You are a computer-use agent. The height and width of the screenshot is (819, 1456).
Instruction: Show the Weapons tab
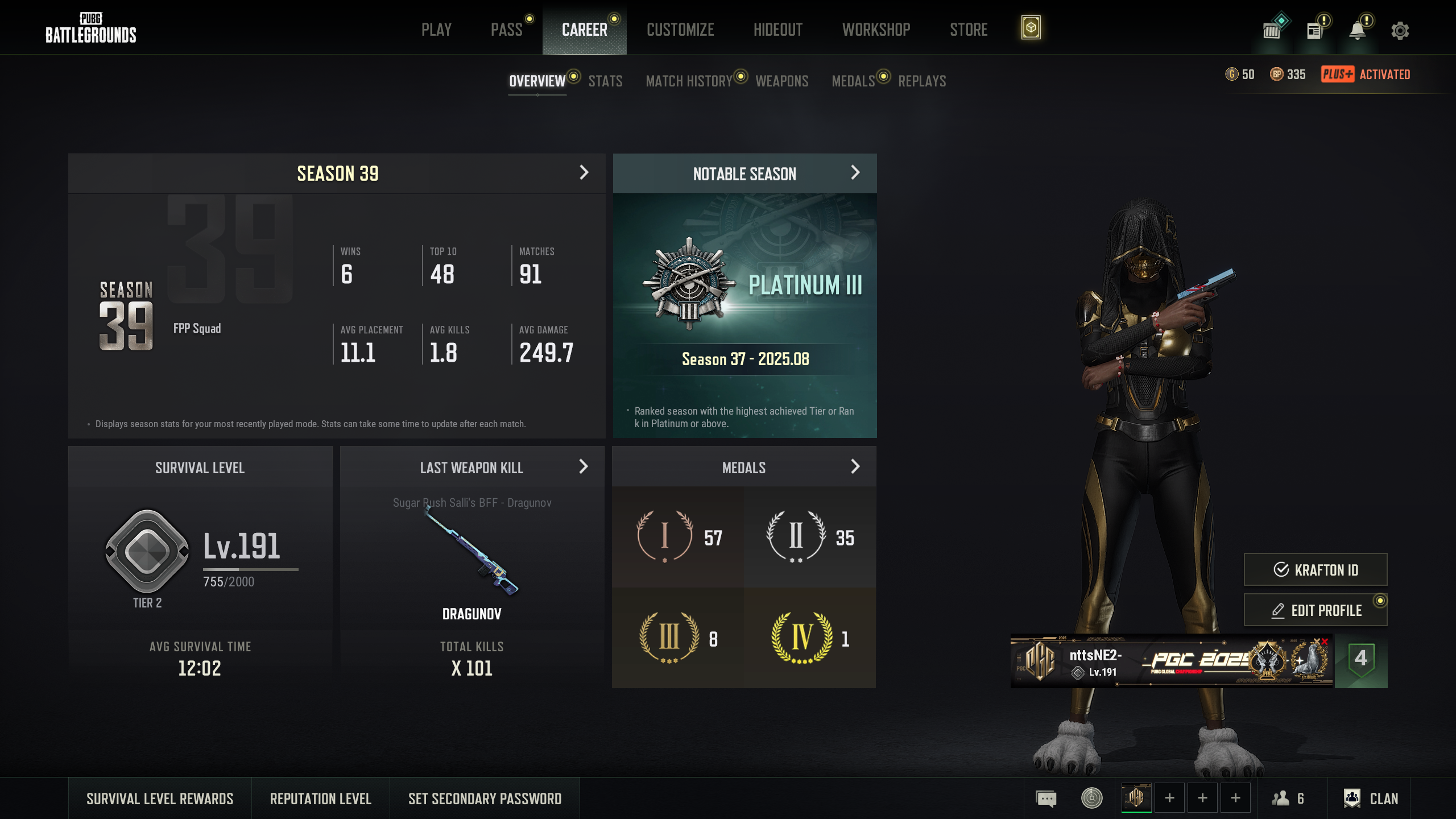tap(781, 81)
